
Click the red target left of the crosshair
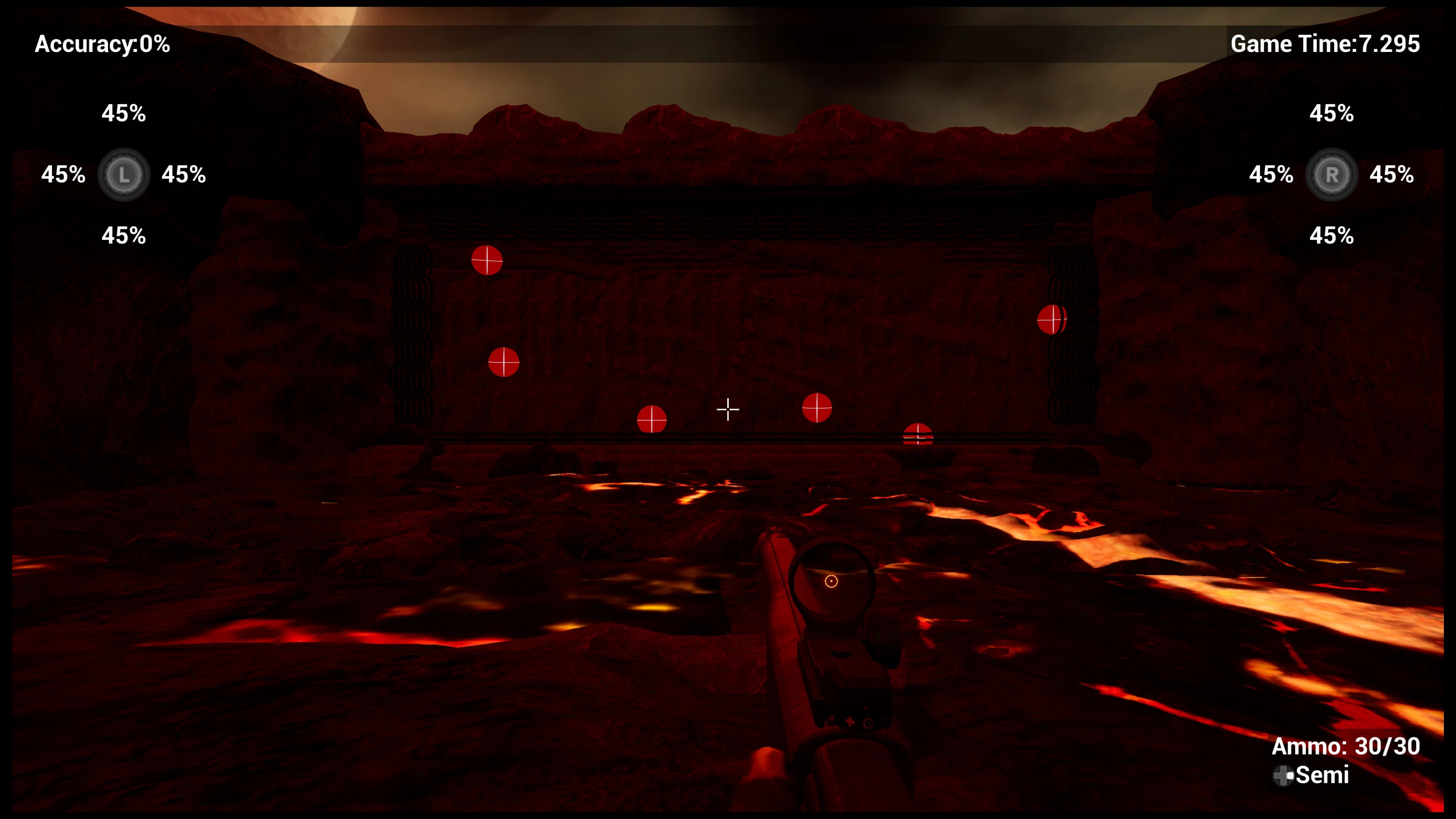pyautogui.click(x=652, y=419)
